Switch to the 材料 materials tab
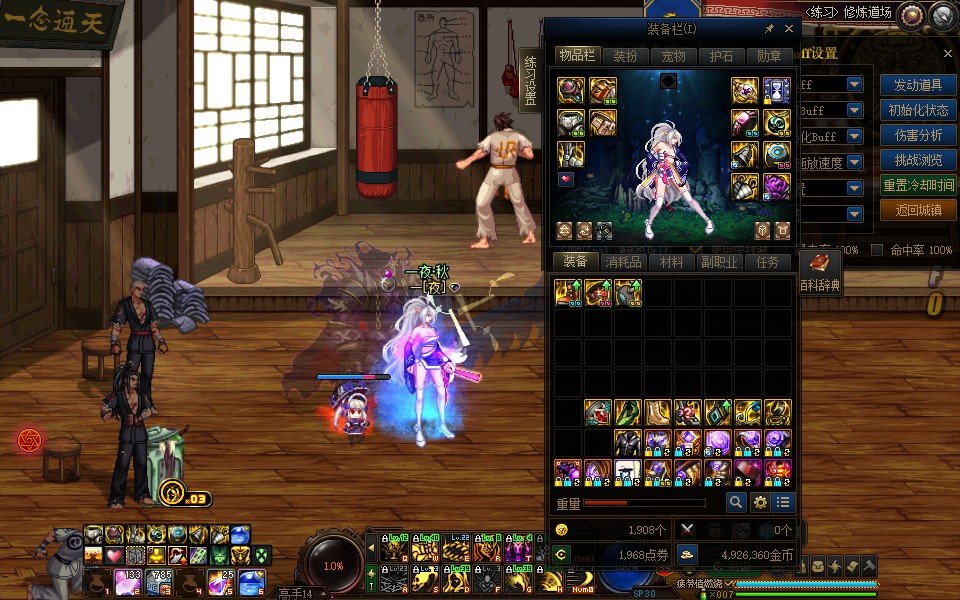Viewport: 960px width, 600px height. (671, 262)
